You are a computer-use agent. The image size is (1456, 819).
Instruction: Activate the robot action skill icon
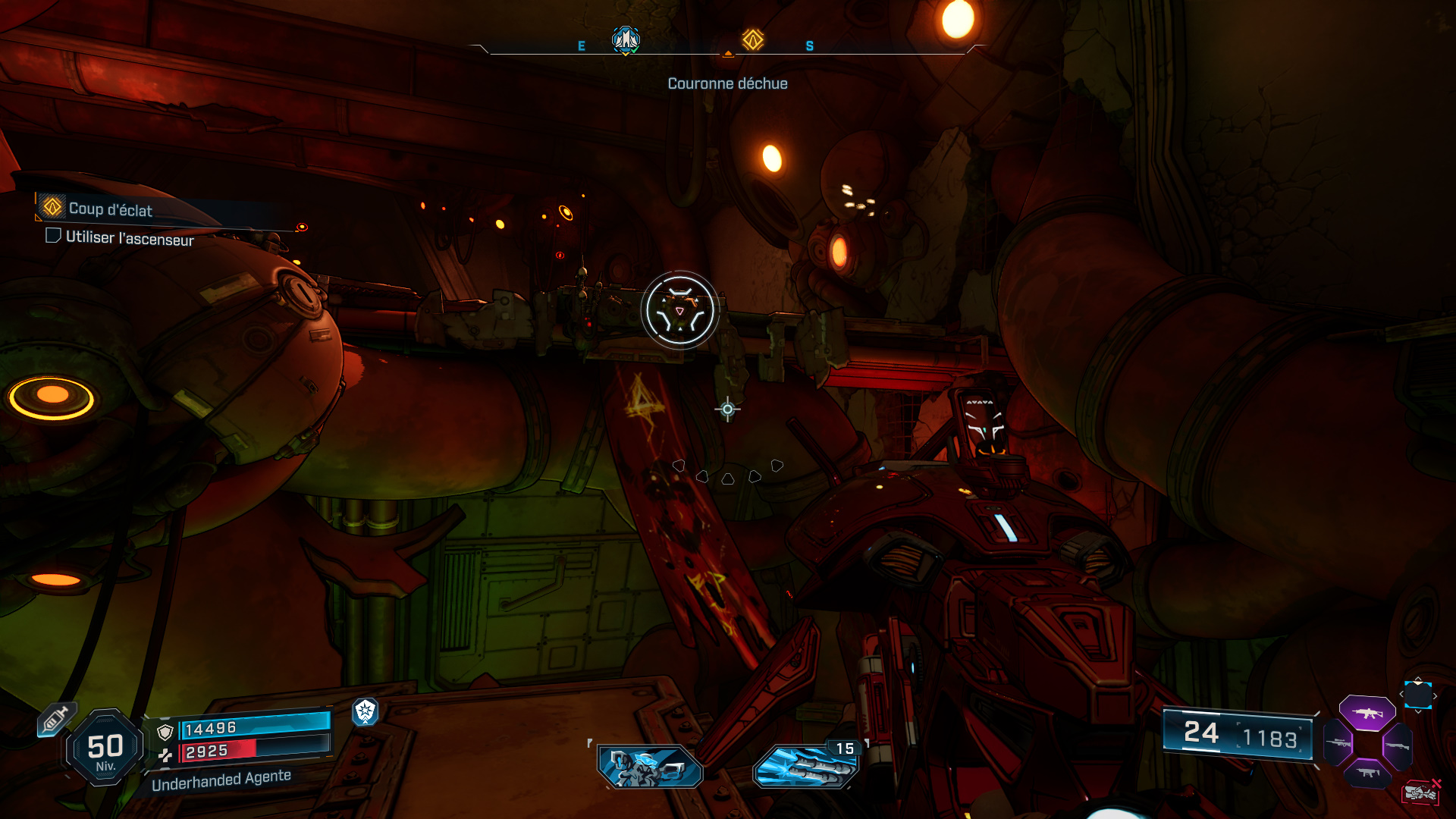point(650,766)
